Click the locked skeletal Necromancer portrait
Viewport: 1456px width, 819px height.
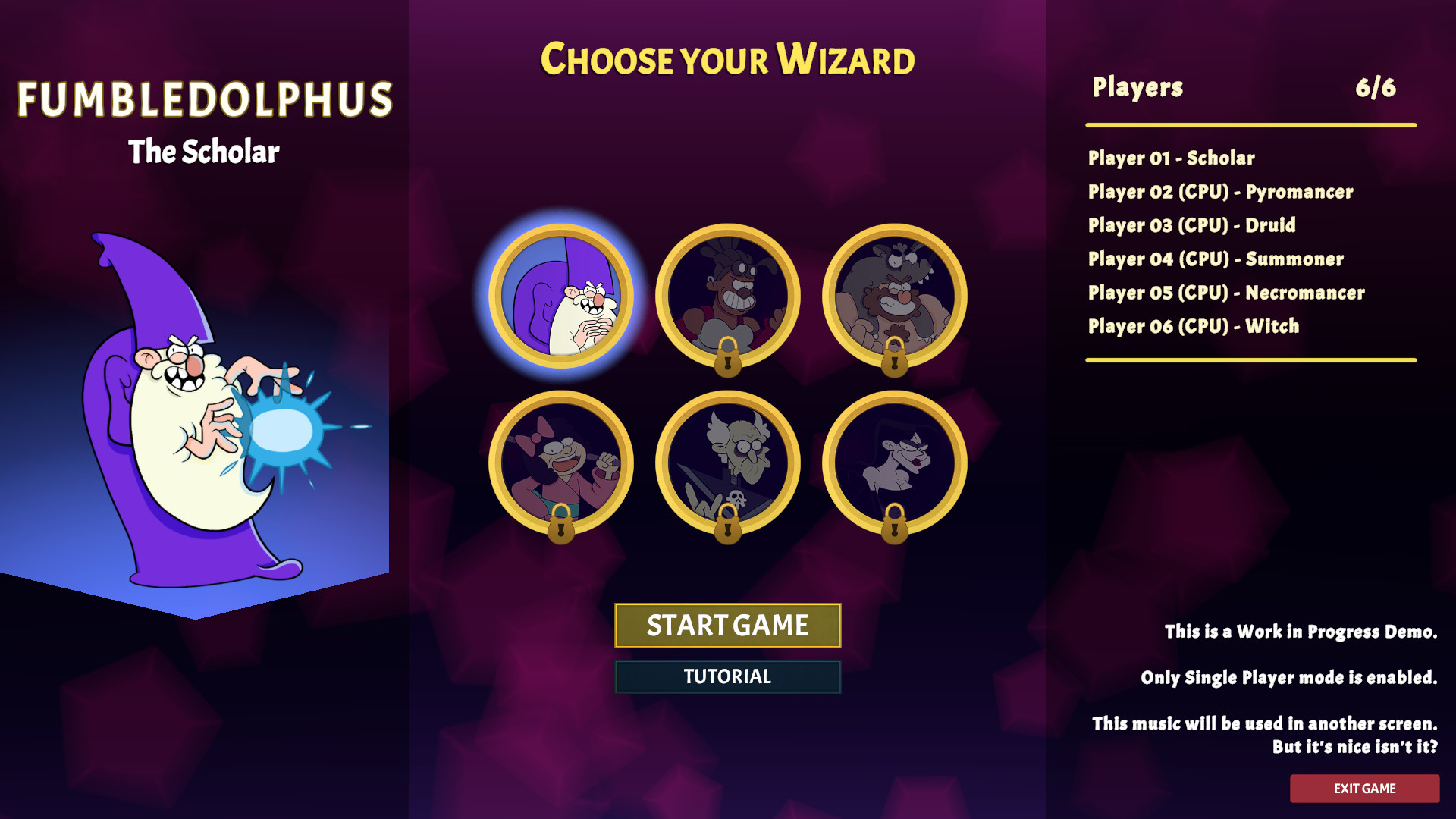[x=730, y=463]
